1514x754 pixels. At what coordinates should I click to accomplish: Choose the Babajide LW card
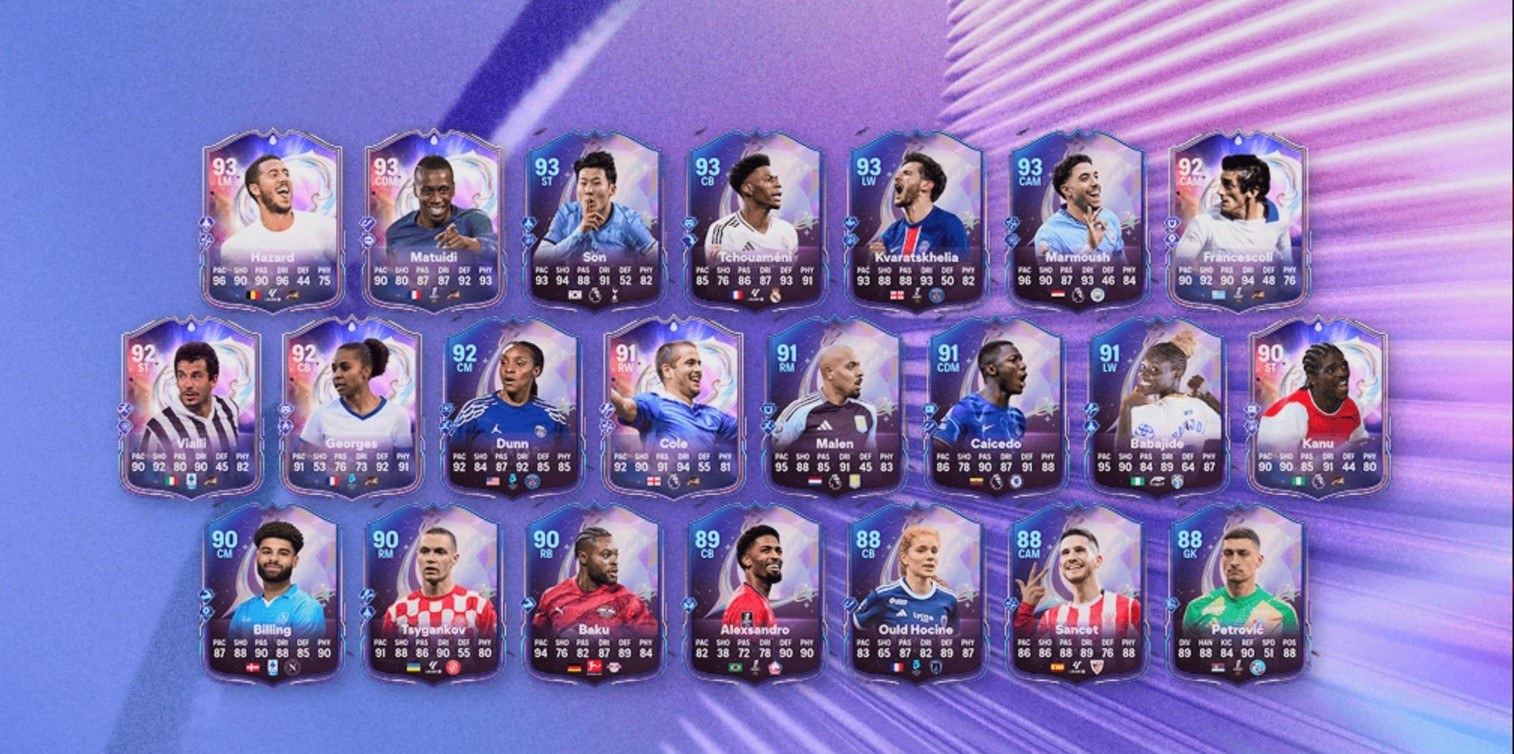(1156, 407)
